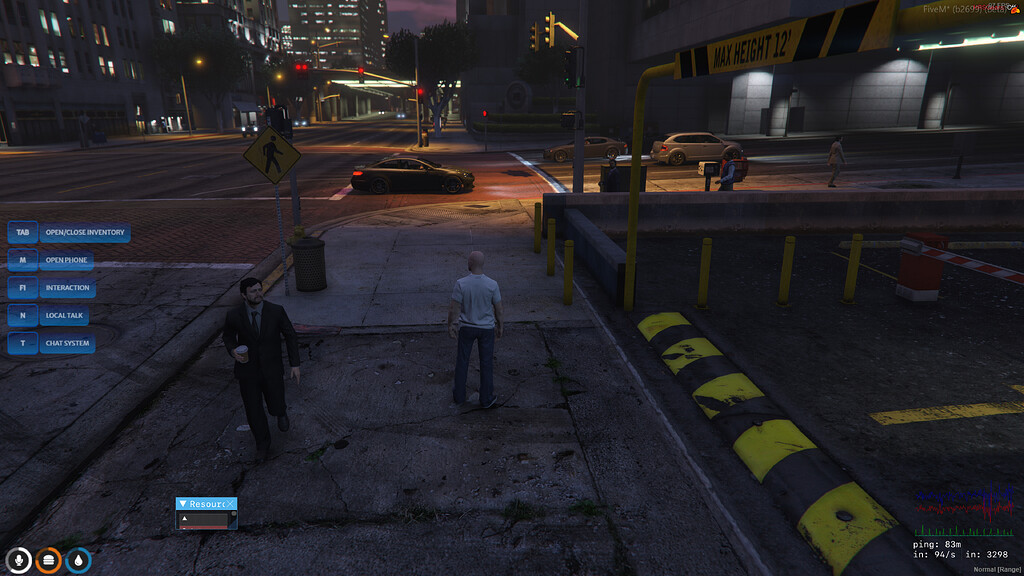The width and height of the screenshot is (1024, 576).
Task: Select the burger hunger status icon
Action: (48, 560)
